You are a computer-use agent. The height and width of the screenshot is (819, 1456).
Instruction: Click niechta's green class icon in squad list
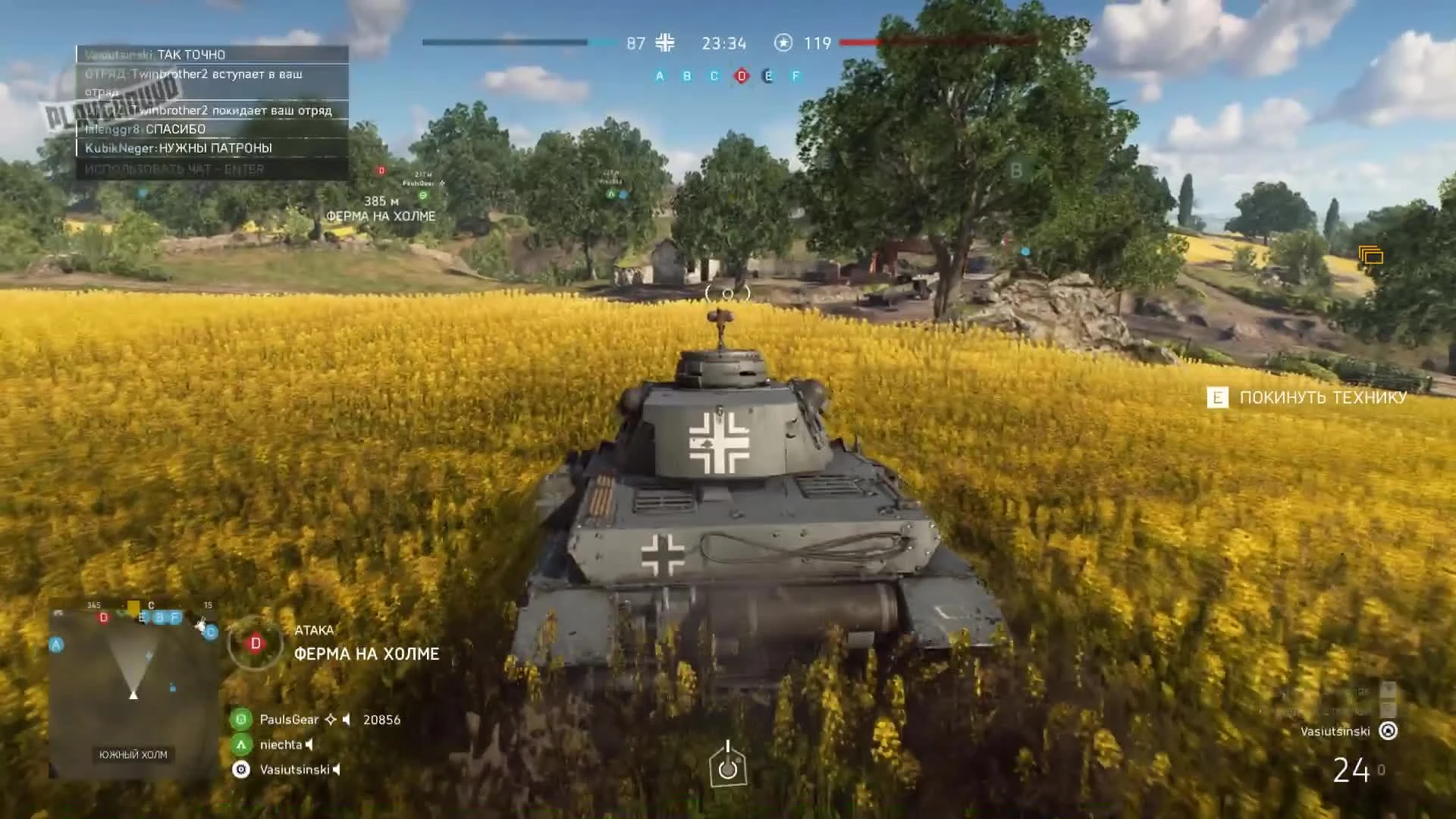pyautogui.click(x=240, y=744)
